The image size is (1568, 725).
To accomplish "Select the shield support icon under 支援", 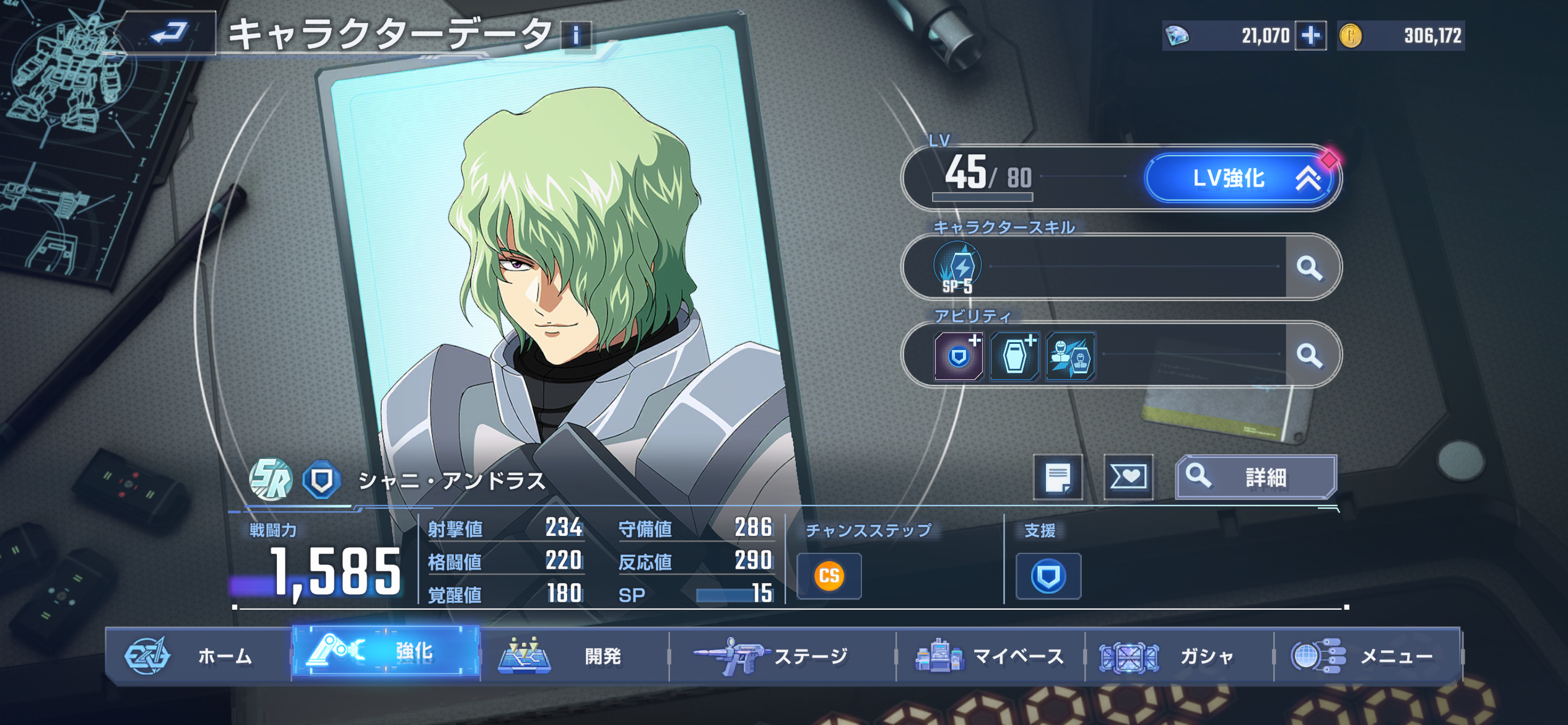I will 1048,576.
